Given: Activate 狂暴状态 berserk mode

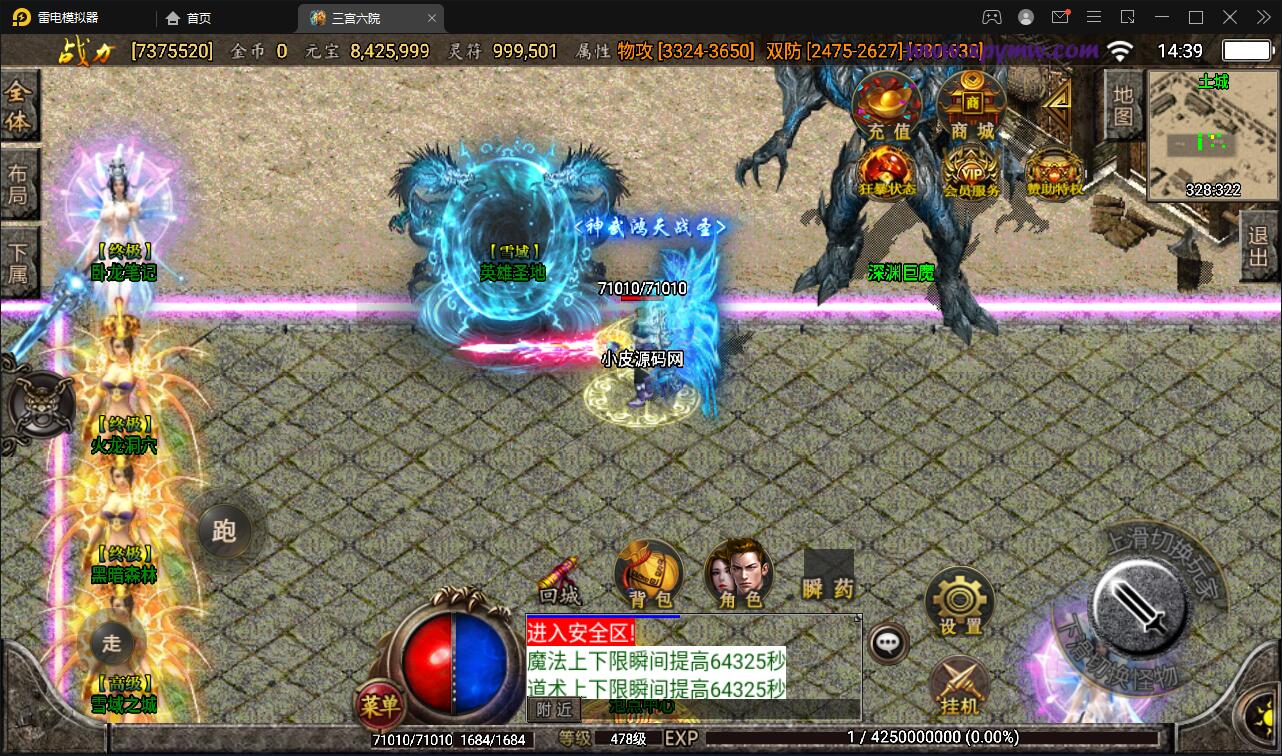Looking at the screenshot, I should [x=888, y=172].
